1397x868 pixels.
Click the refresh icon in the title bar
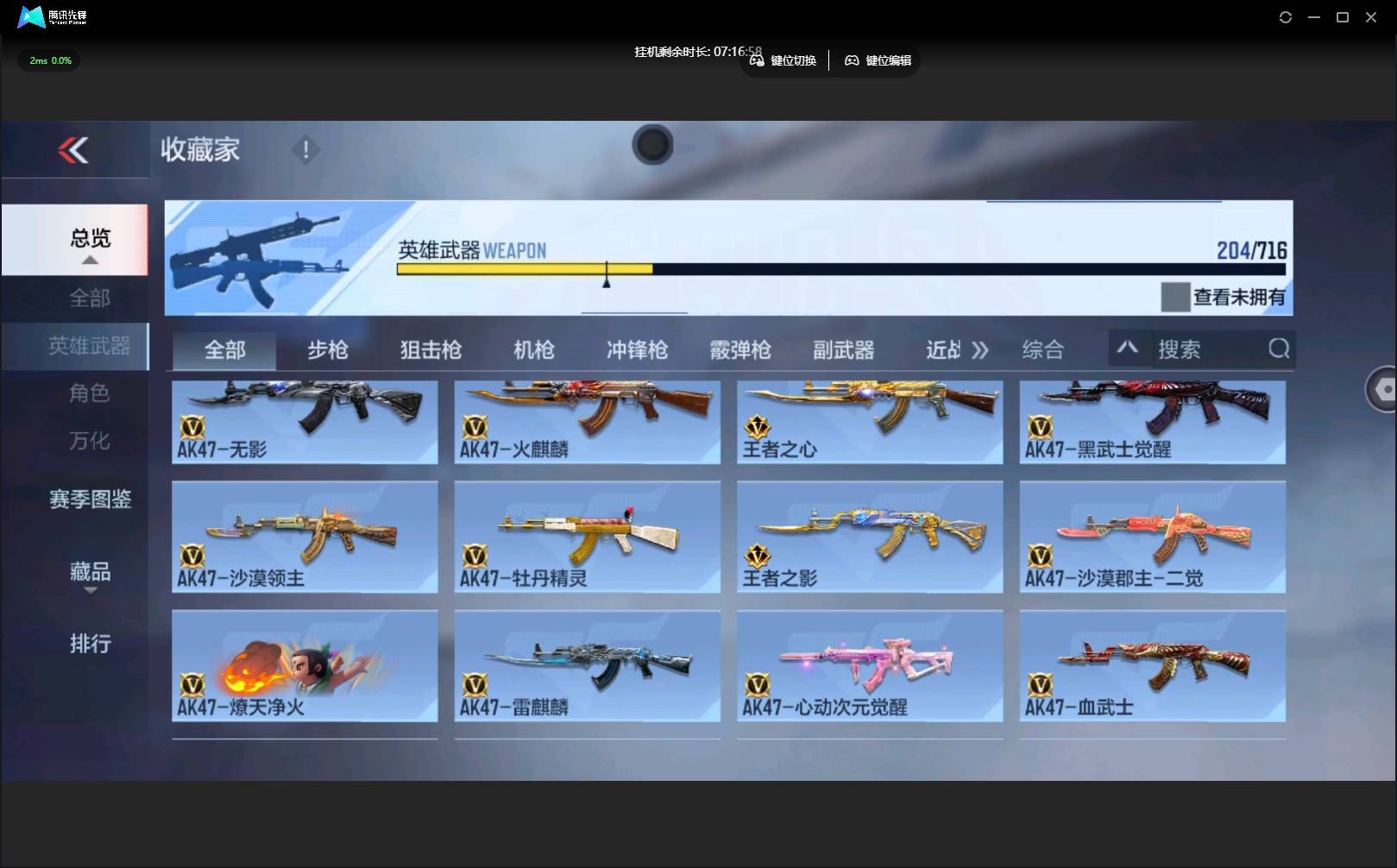point(1285,16)
